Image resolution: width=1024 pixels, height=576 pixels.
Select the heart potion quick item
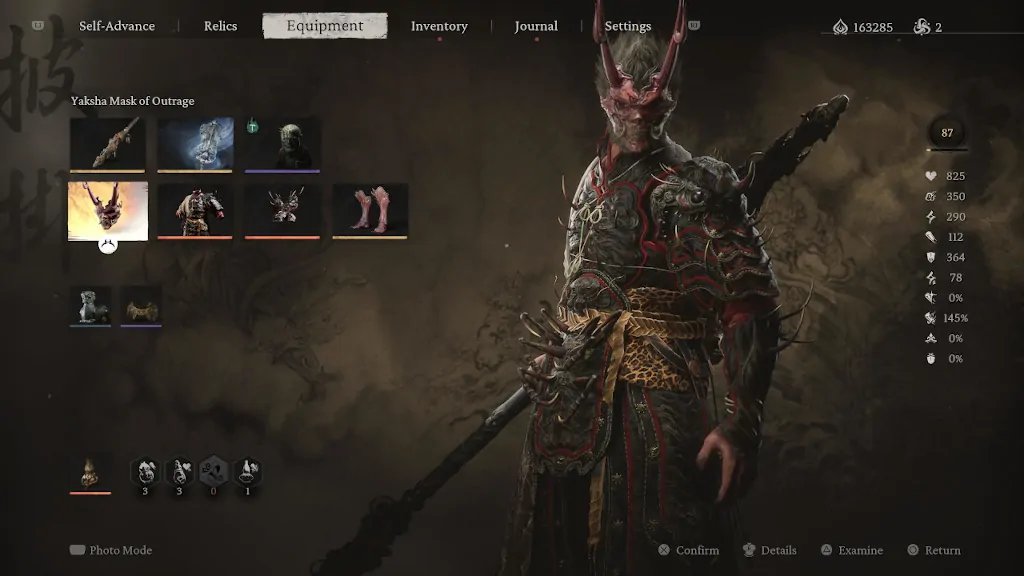coord(179,471)
